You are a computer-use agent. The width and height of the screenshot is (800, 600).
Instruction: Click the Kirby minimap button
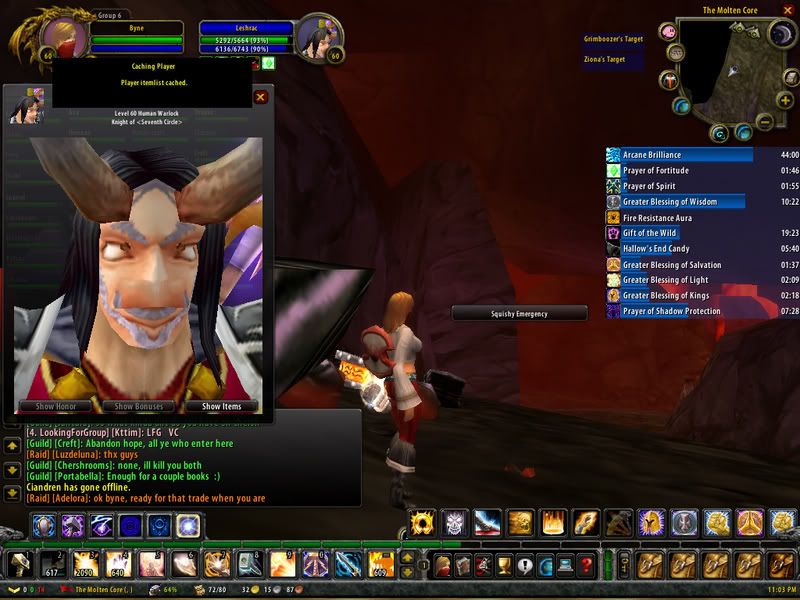667,32
